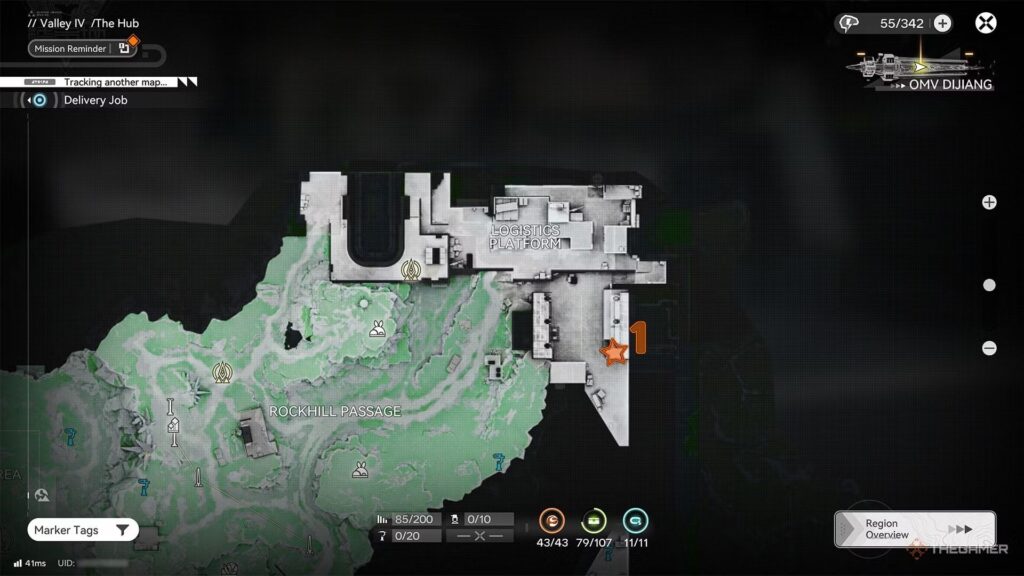Select the gold emblem marker below Logistics Platform
1024x576 pixels.
pos(409,269)
